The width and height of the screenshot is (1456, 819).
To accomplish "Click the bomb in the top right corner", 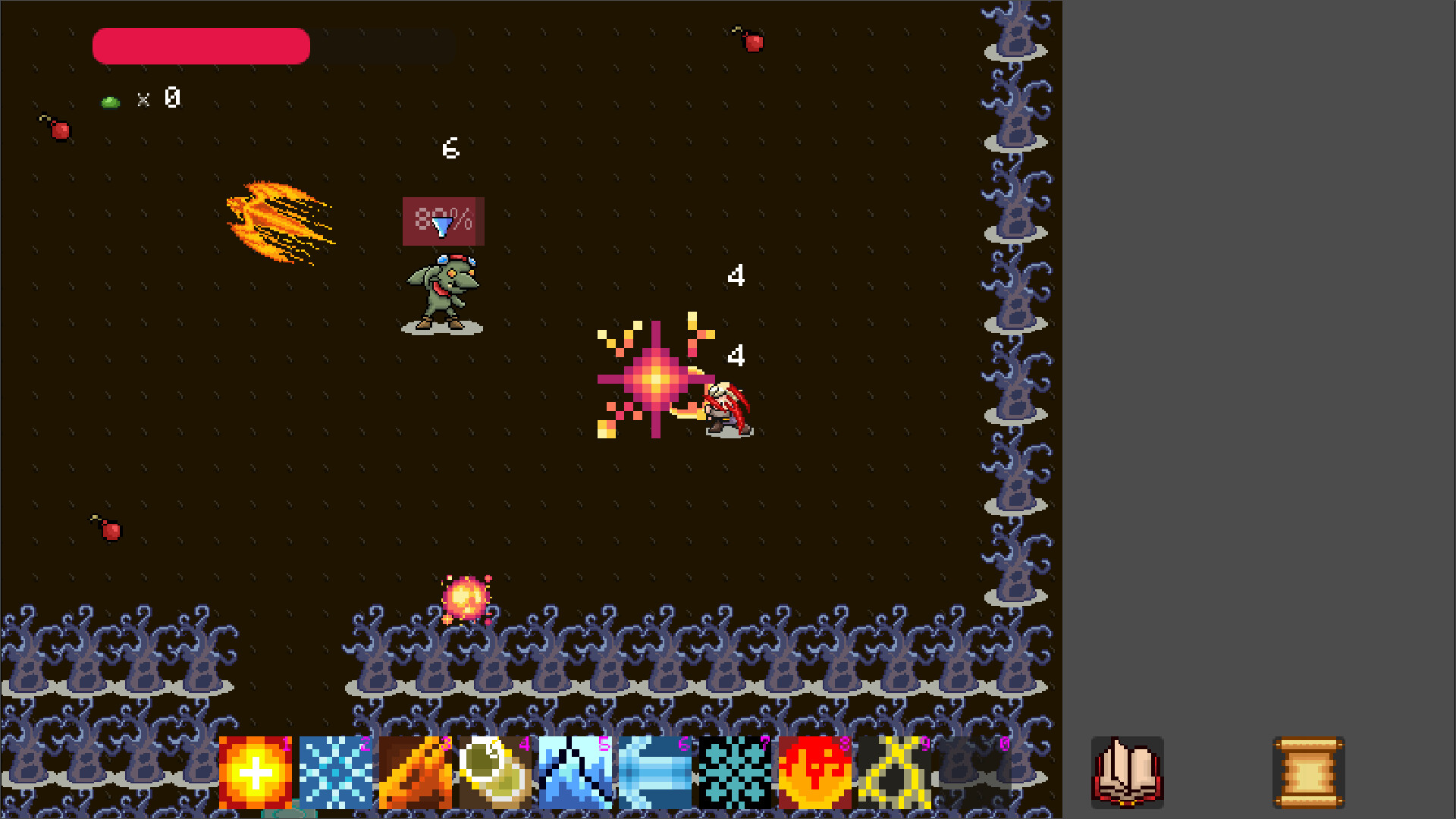I will [x=751, y=42].
